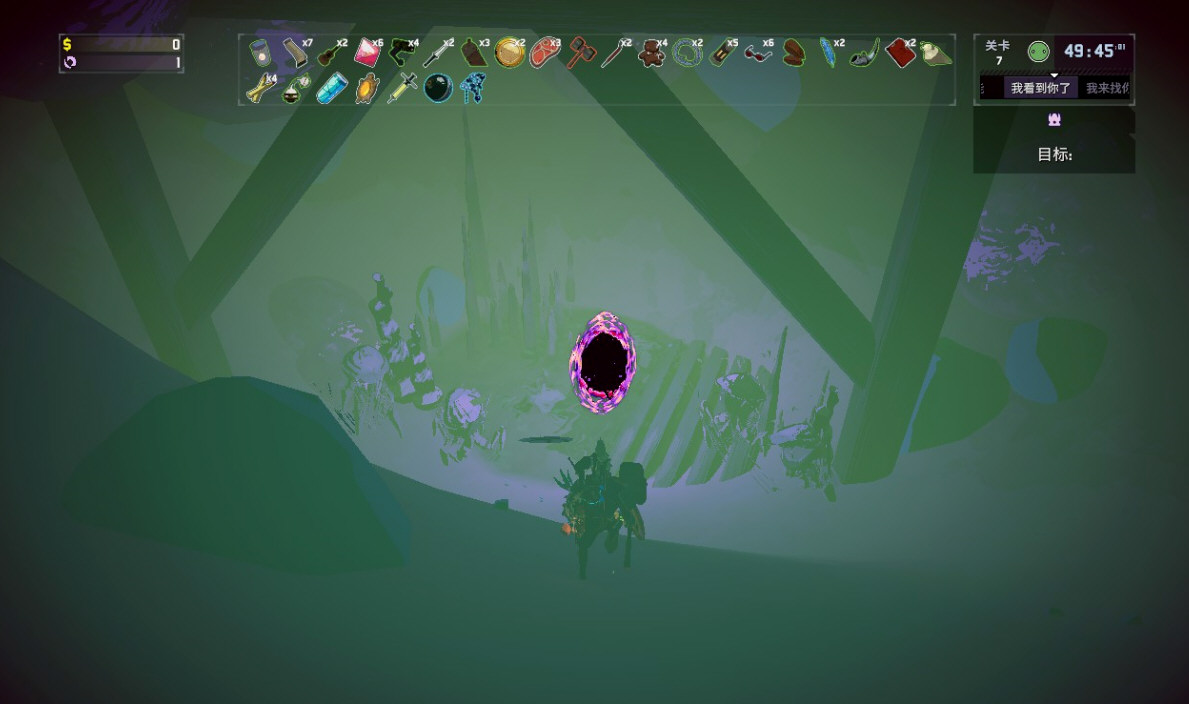Click the green difficulty face icon
Image resolution: width=1189 pixels, height=704 pixels.
[1039, 52]
